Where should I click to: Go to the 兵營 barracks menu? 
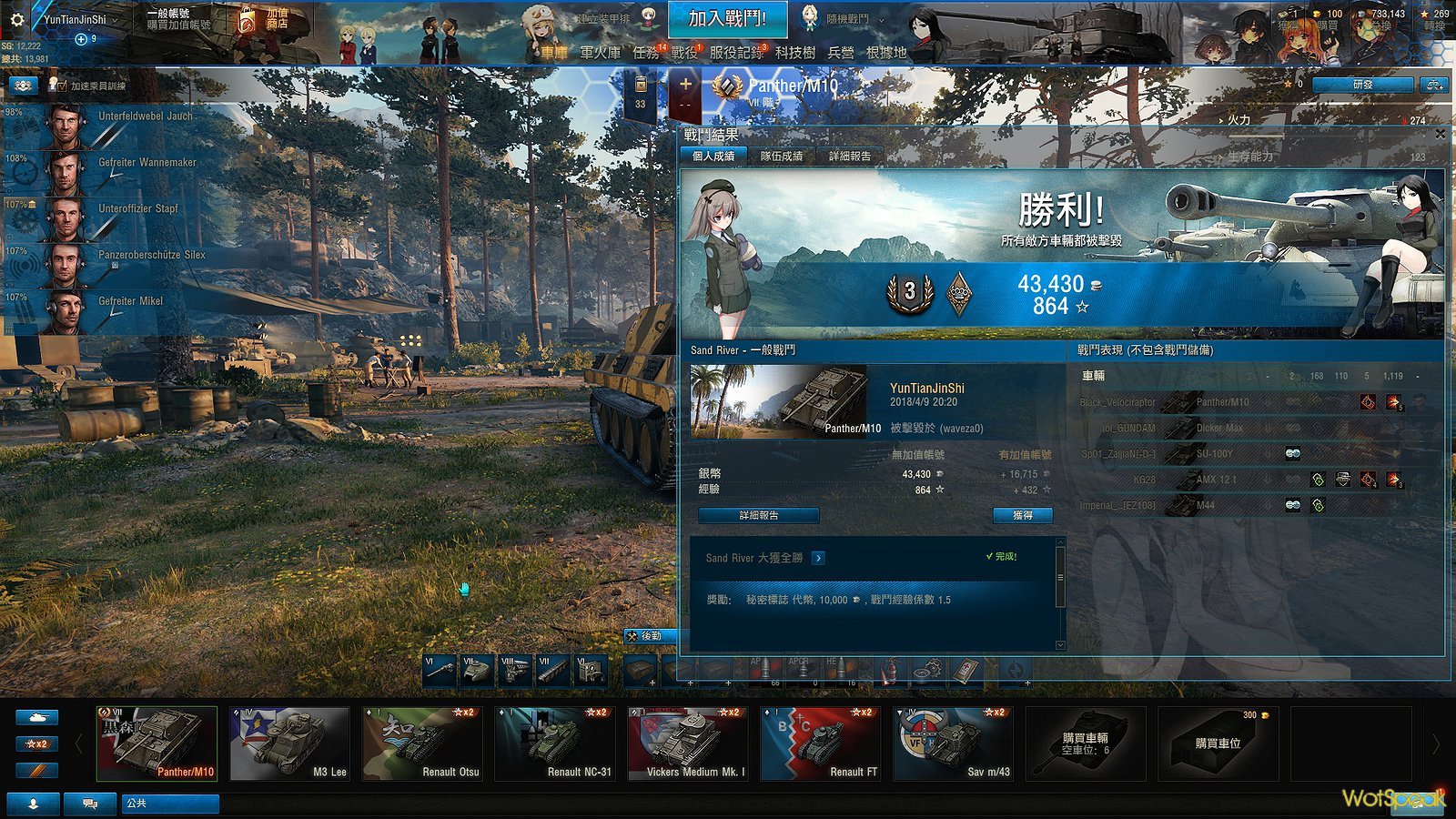[841, 53]
